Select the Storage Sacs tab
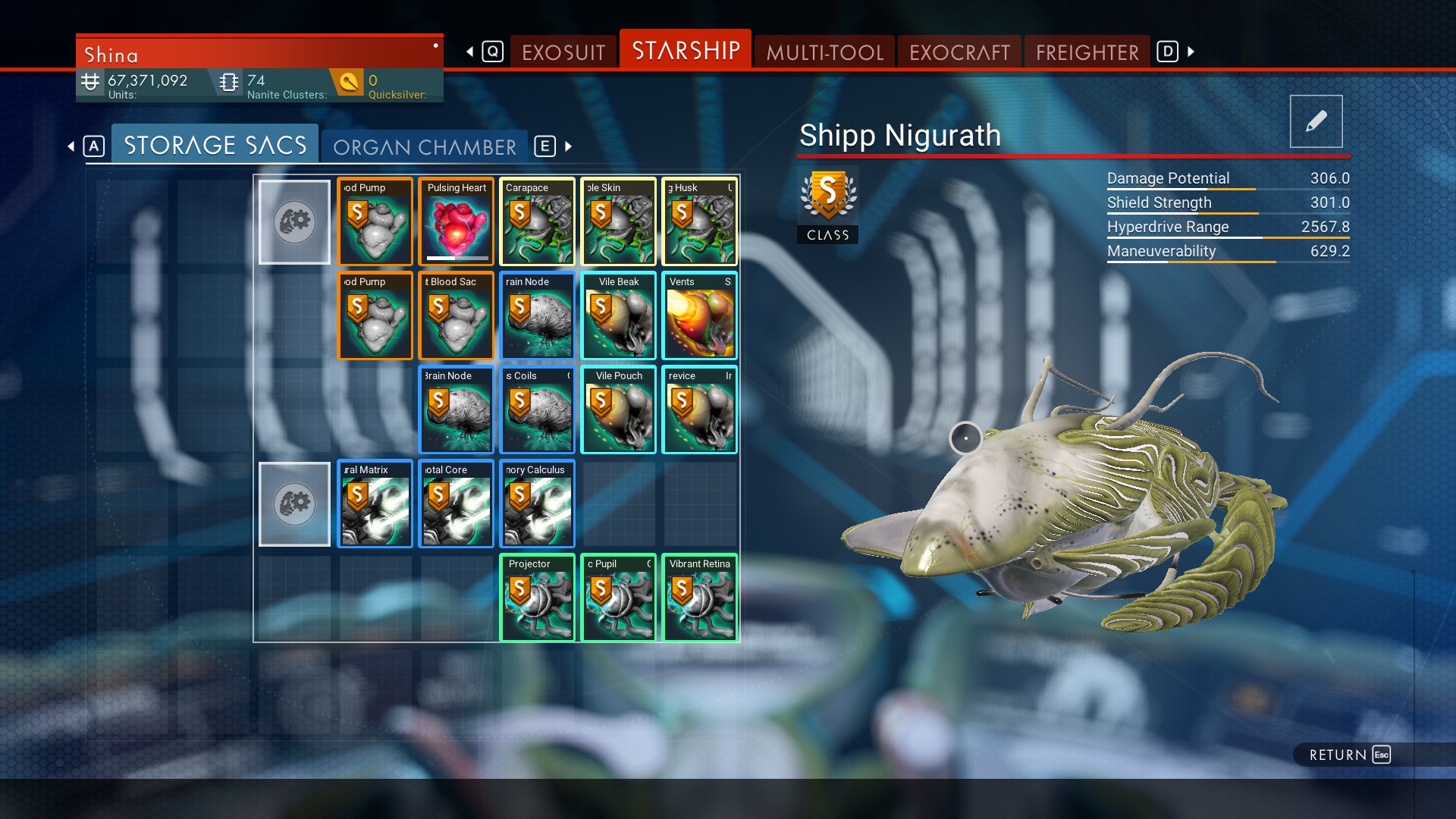 click(215, 145)
